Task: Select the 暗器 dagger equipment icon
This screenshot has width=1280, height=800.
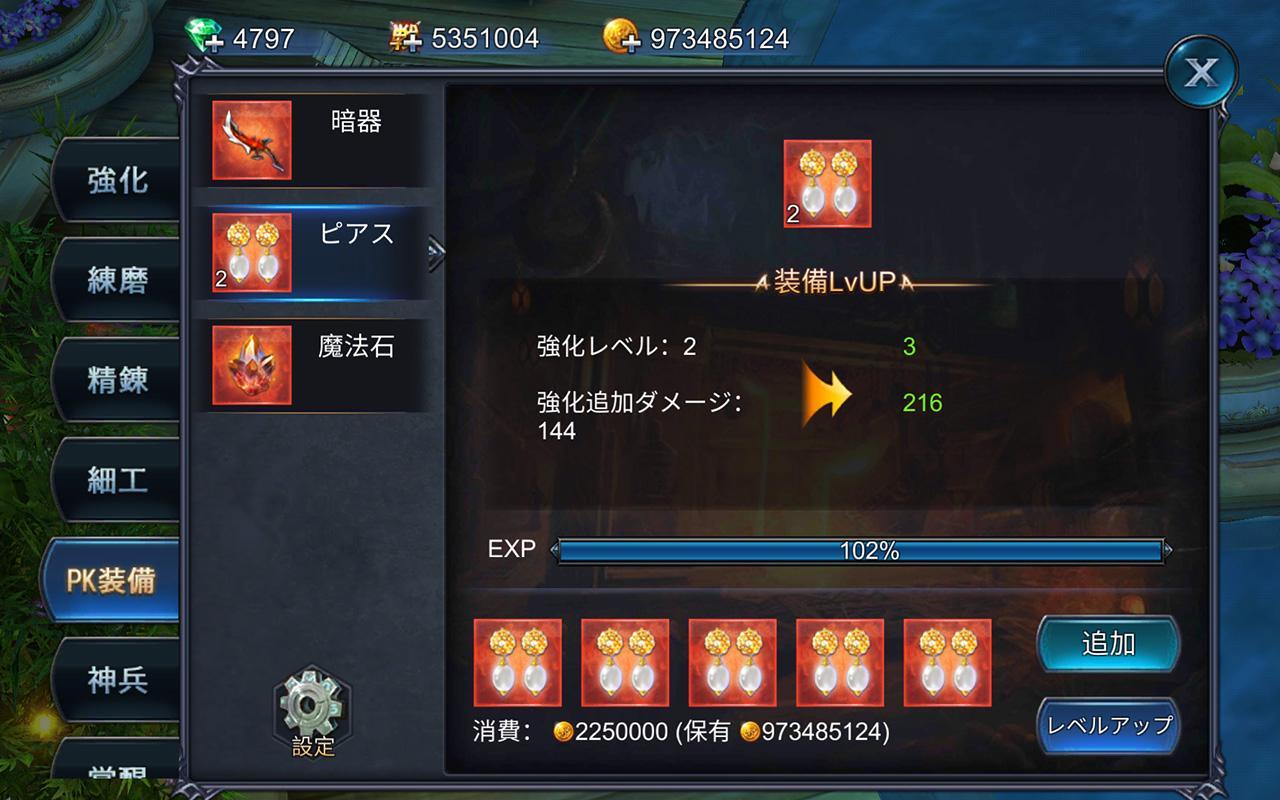Action: pos(253,140)
